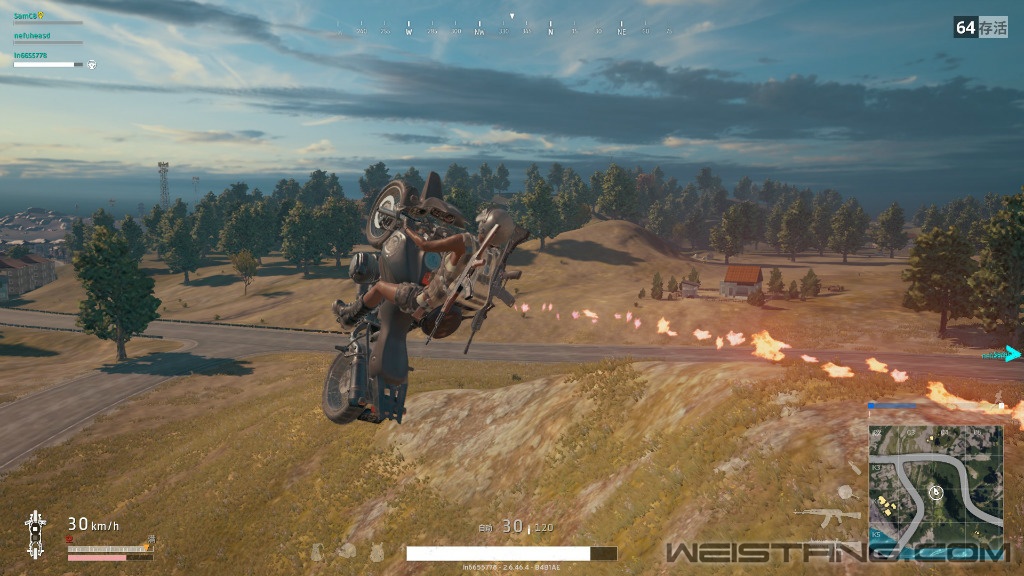Select the frying pan melee icon

(845, 492)
